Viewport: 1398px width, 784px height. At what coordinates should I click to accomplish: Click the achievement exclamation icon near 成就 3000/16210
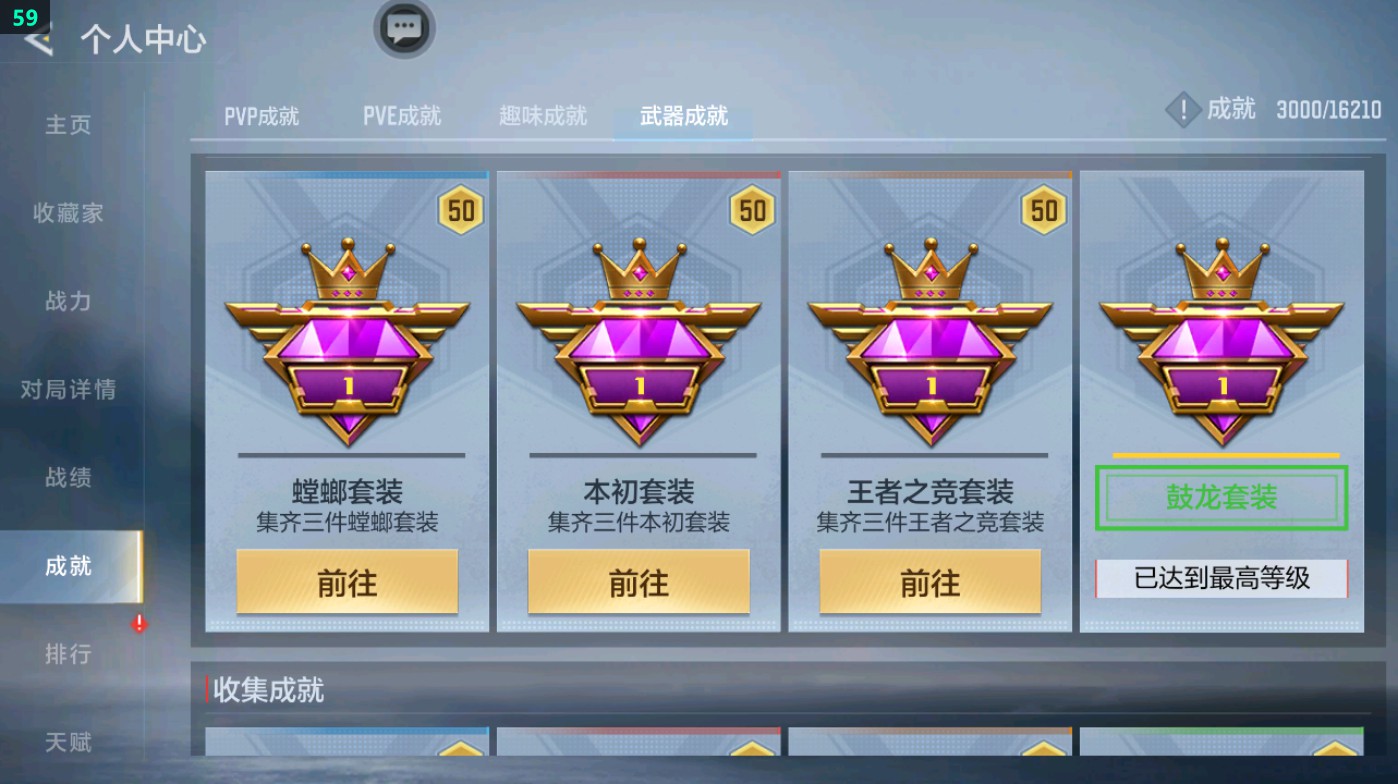point(1184,110)
